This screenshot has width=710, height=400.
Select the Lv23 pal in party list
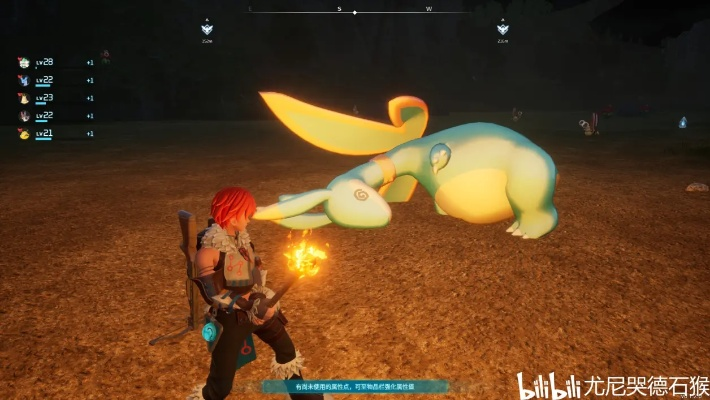pos(24,98)
